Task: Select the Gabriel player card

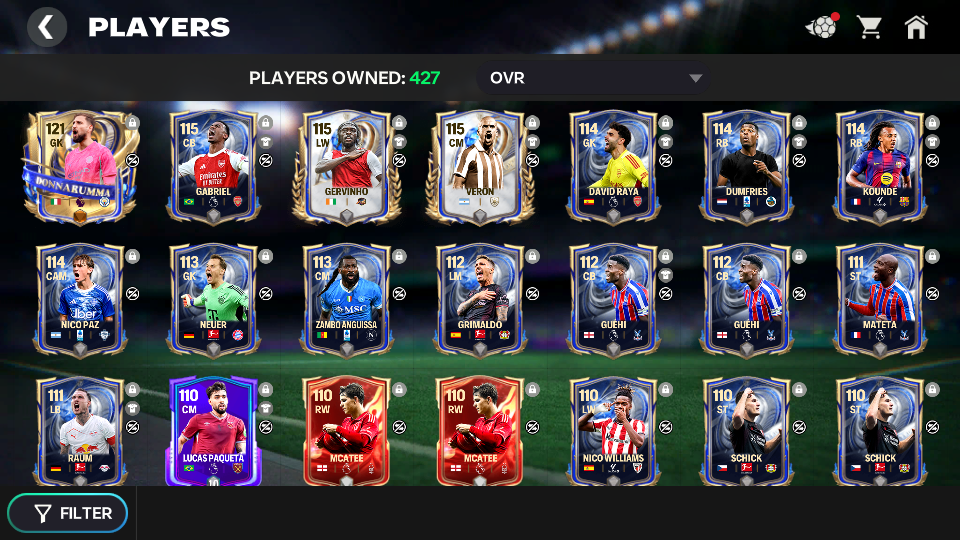Action: click(213, 166)
